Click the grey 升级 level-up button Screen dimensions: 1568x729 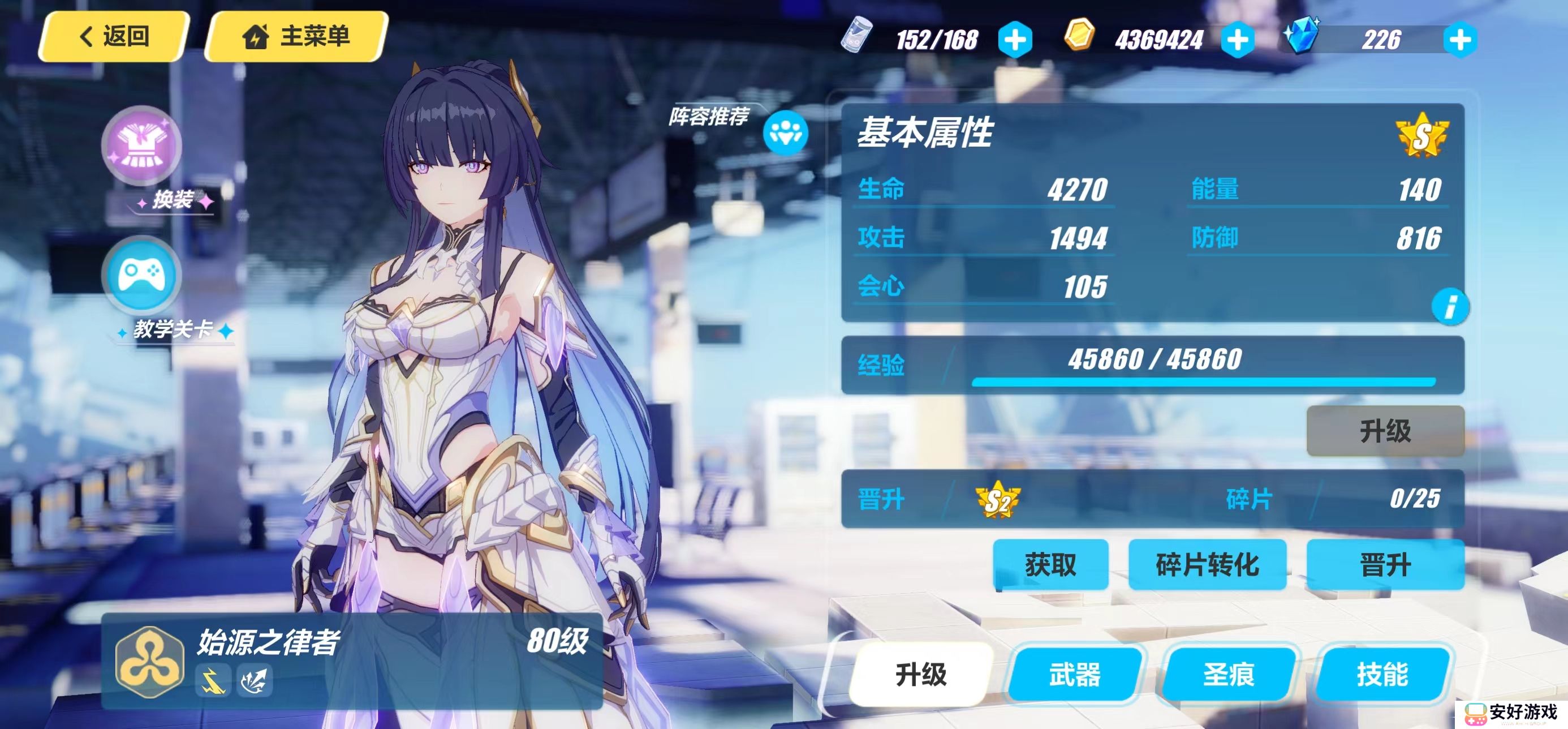click(x=1385, y=431)
